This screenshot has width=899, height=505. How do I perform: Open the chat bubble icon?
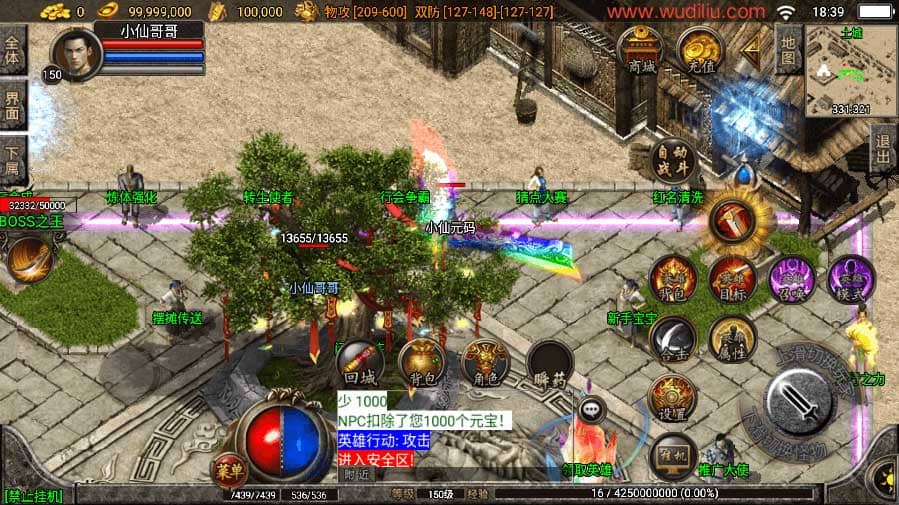click(x=592, y=408)
